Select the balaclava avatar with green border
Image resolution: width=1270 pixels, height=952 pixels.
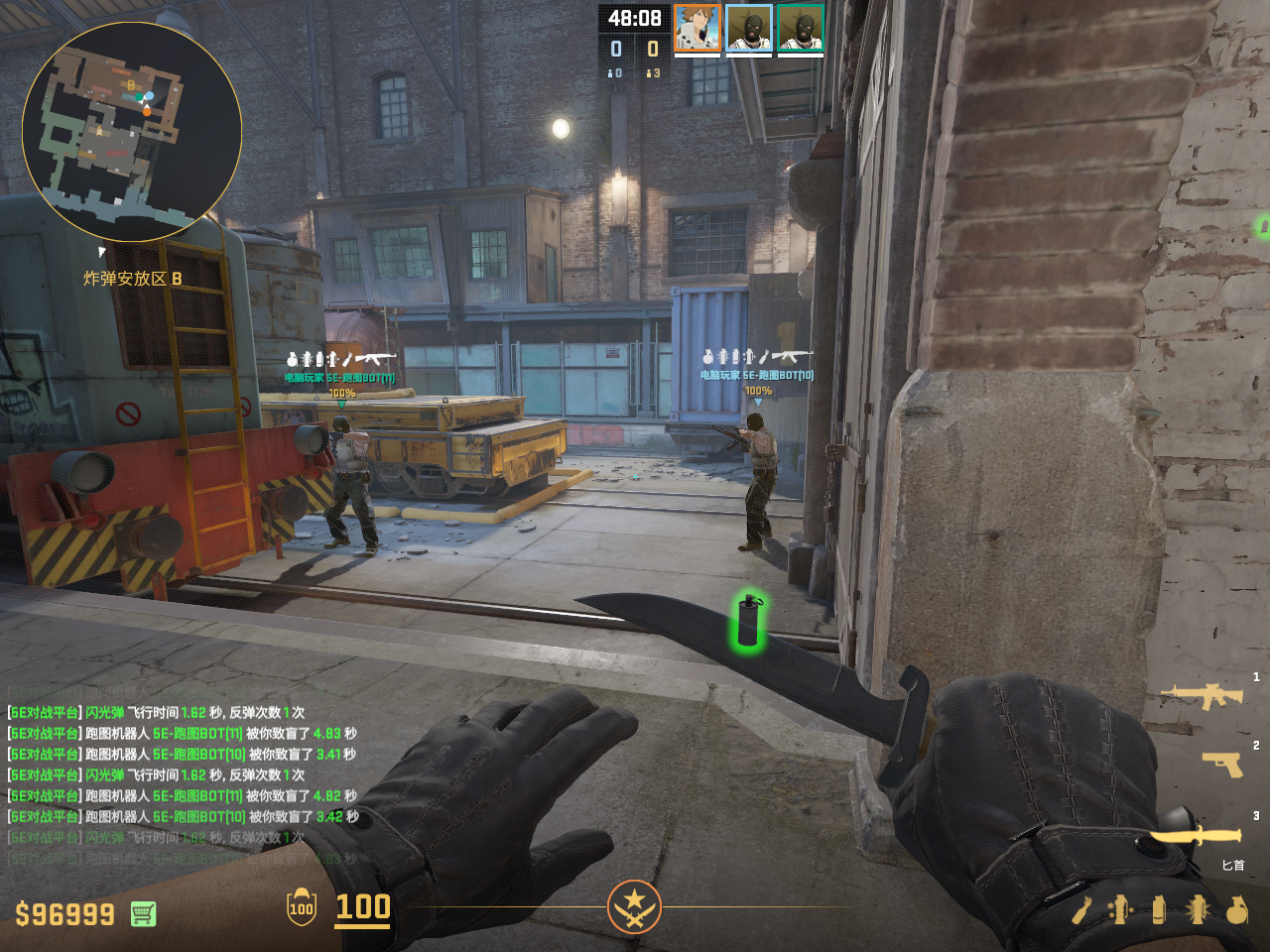[801, 28]
